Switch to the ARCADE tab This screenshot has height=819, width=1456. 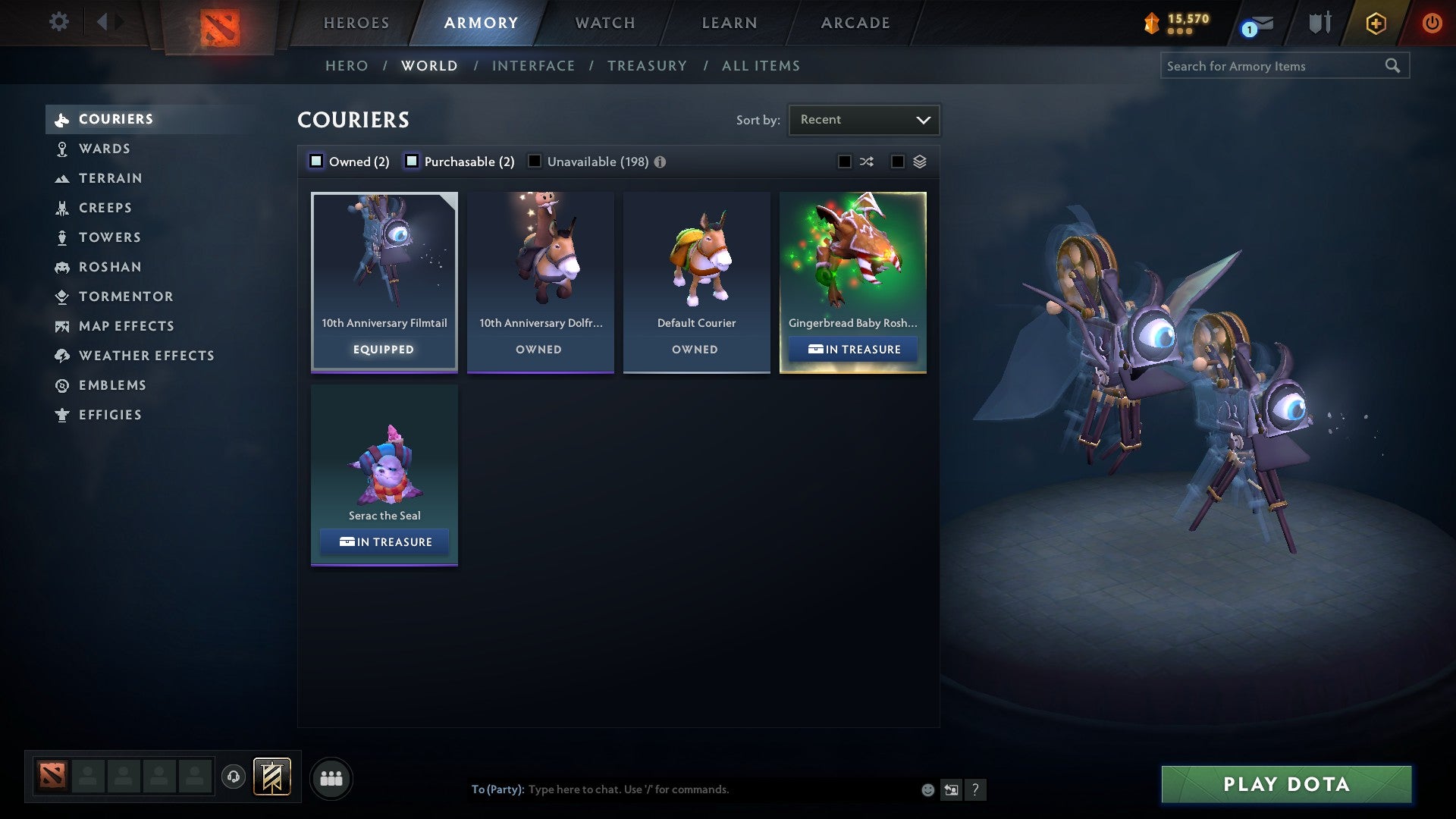[854, 23]
